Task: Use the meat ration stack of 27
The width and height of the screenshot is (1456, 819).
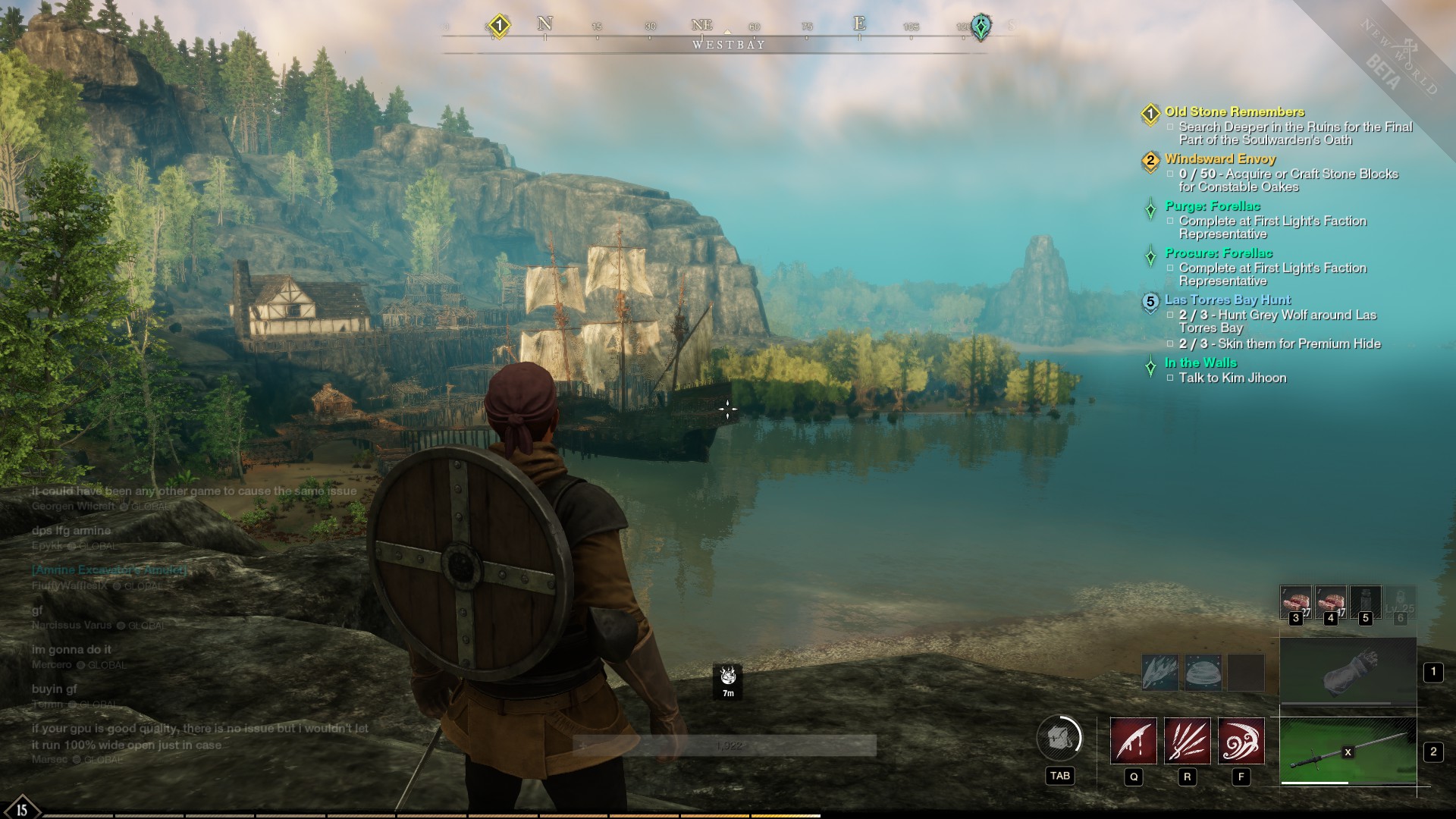Action: point(1295,602)
